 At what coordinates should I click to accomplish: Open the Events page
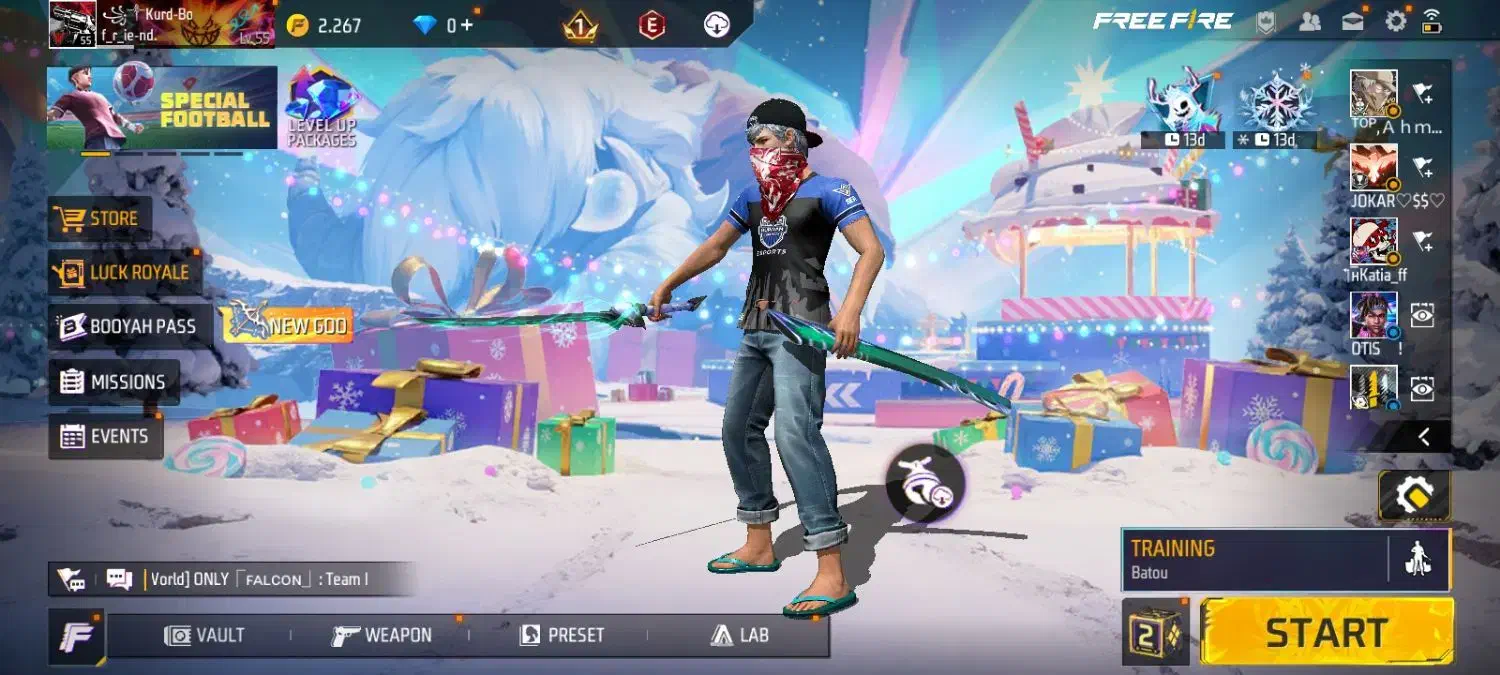pos(105,436)
